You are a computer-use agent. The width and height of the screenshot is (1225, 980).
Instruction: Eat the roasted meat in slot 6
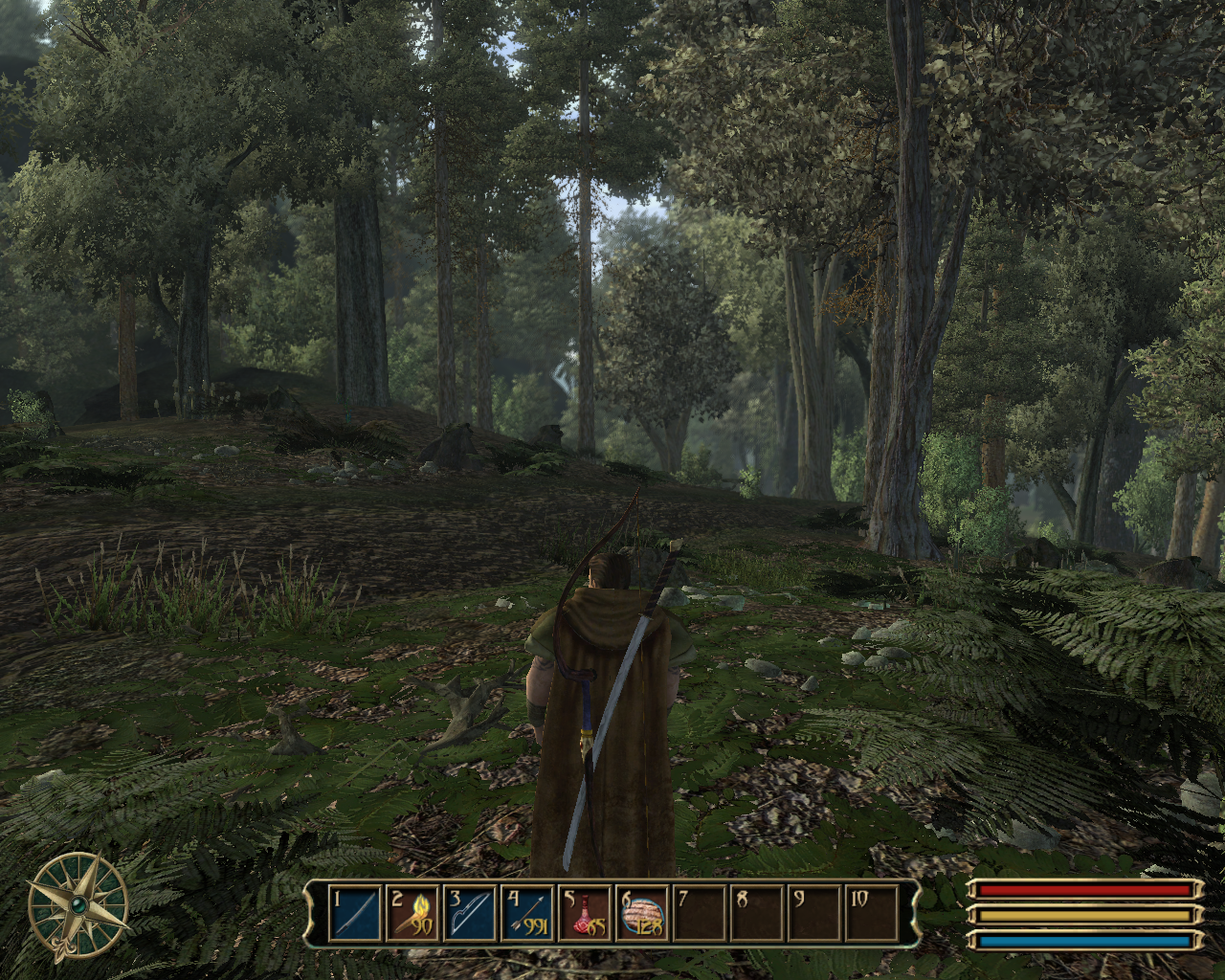click(x=642, y=914)
